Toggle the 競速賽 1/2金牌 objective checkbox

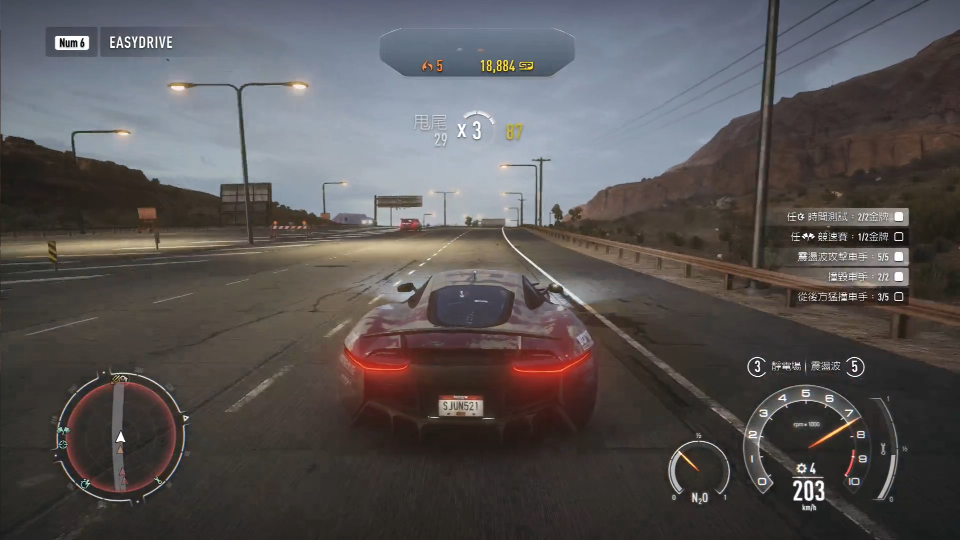899,237
